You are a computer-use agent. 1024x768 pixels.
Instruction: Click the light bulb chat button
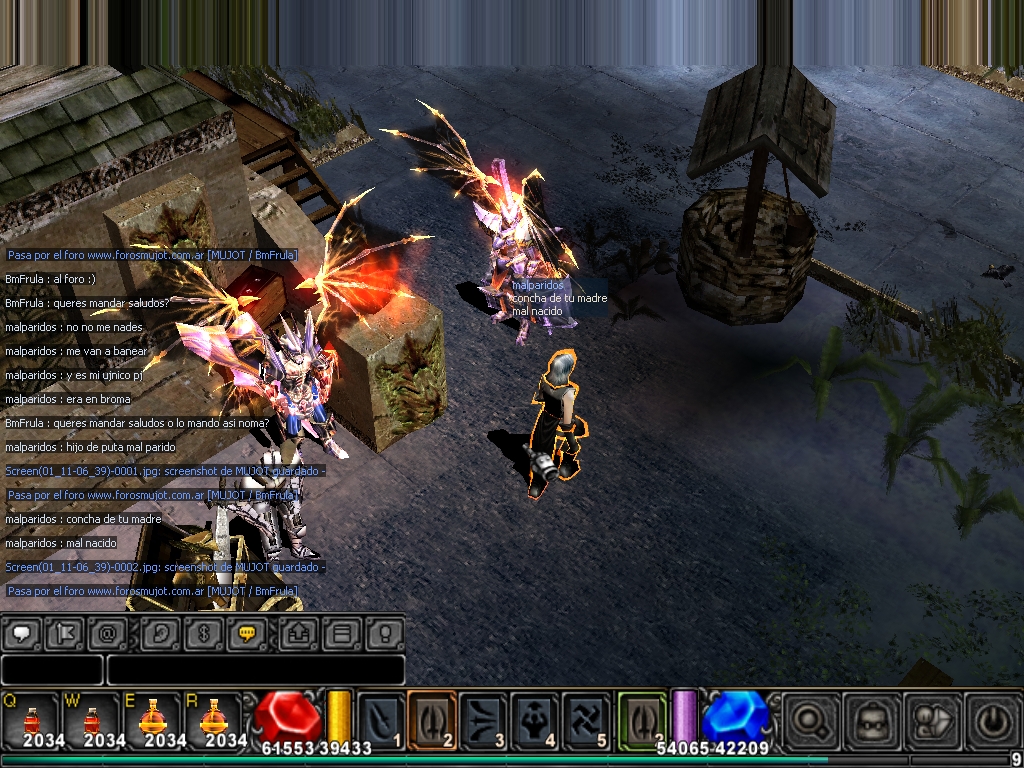coord(385,633)
